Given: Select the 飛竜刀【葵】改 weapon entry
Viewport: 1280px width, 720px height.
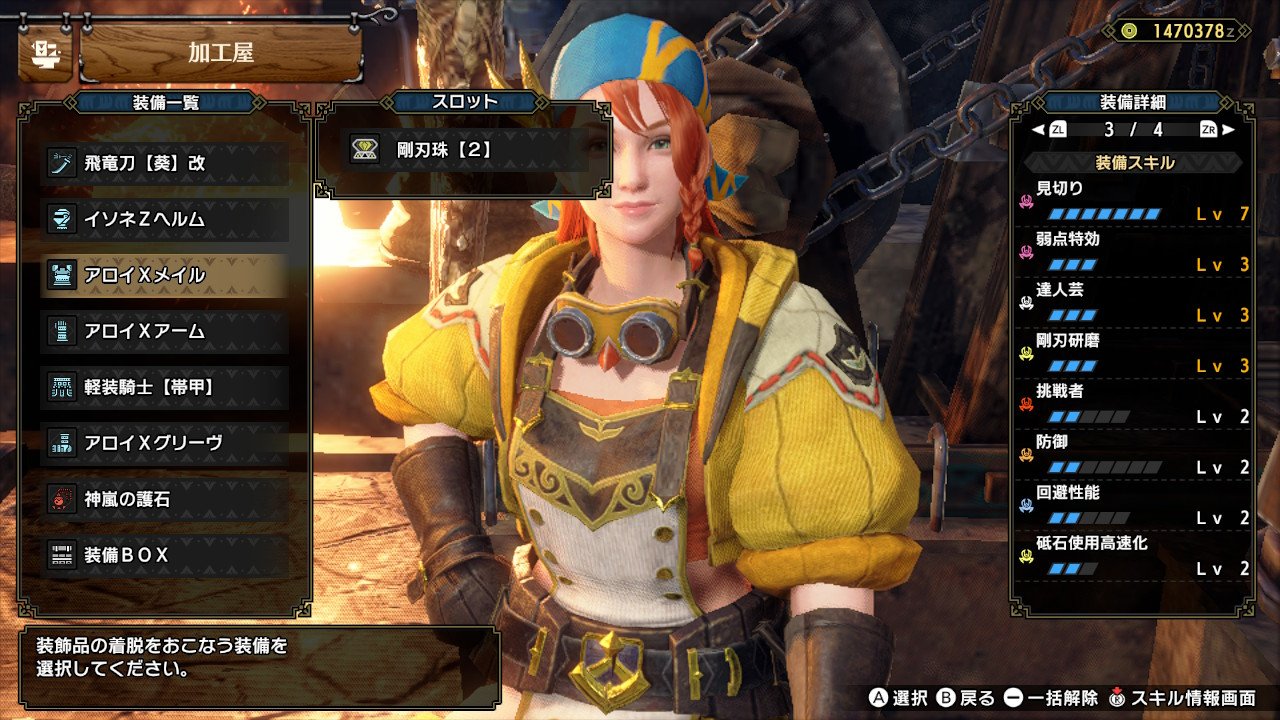Looking at the screenshot, I should [165, 163].
